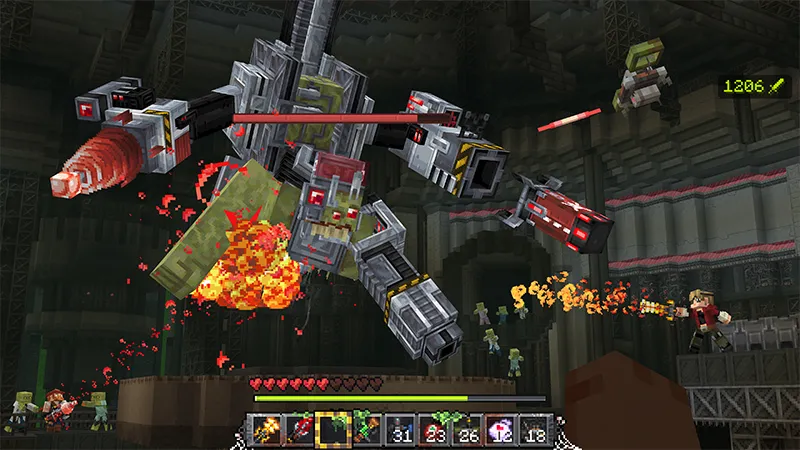Image resolution: width=800 pixels, height=450 pixels.
Task: Choose the pink item stack of 12
Action: click(x=502, y=430)
